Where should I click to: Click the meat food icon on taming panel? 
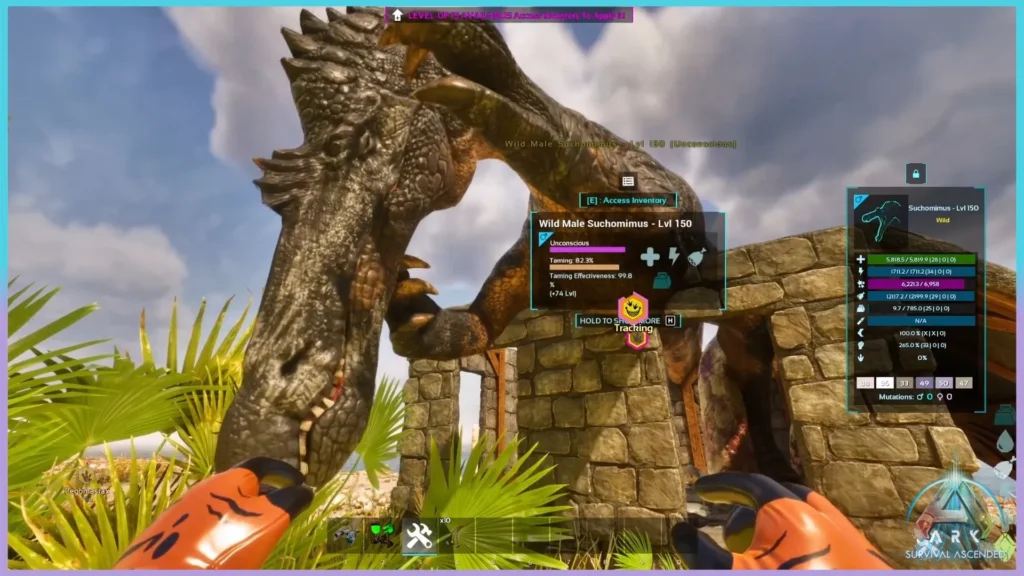pos(697,256)
